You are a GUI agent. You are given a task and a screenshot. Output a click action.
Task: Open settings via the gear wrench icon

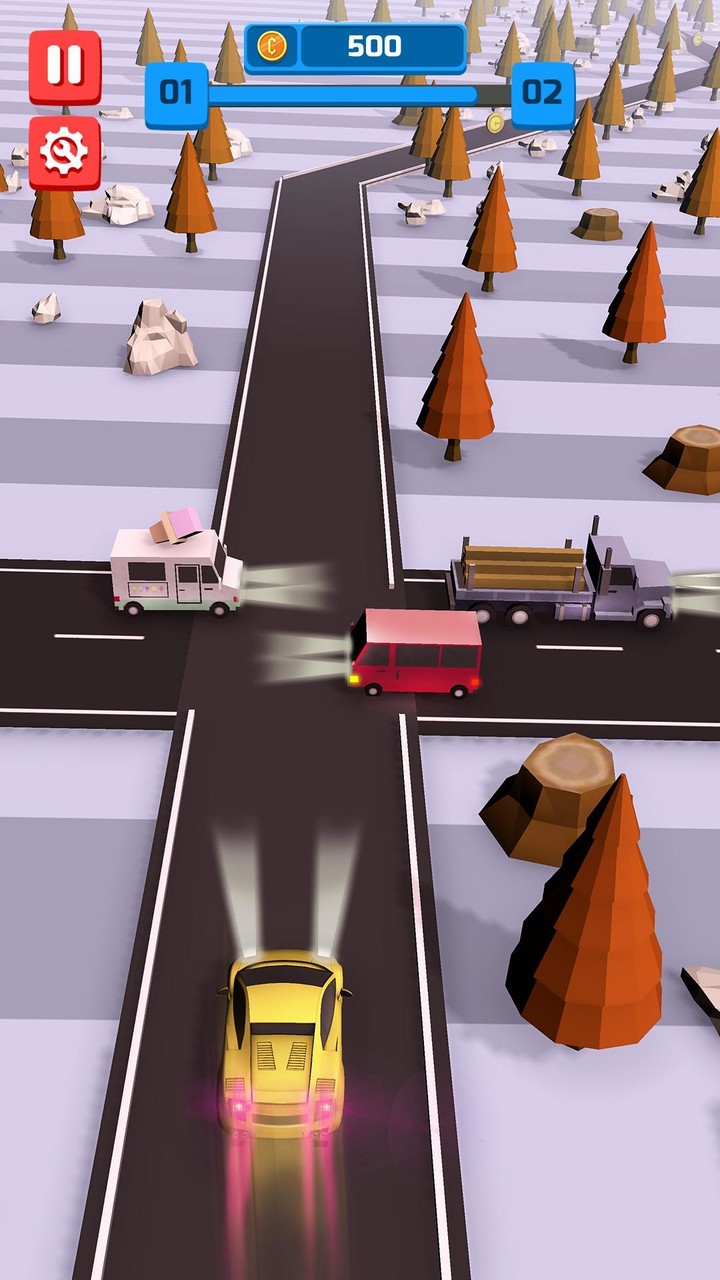click(x=65, y=152)
